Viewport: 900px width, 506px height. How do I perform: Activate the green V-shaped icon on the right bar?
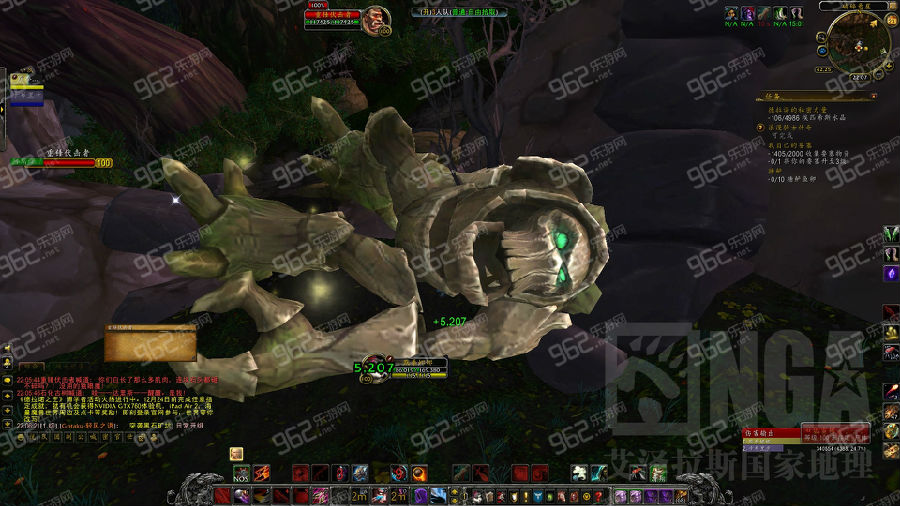click(891, 234)
